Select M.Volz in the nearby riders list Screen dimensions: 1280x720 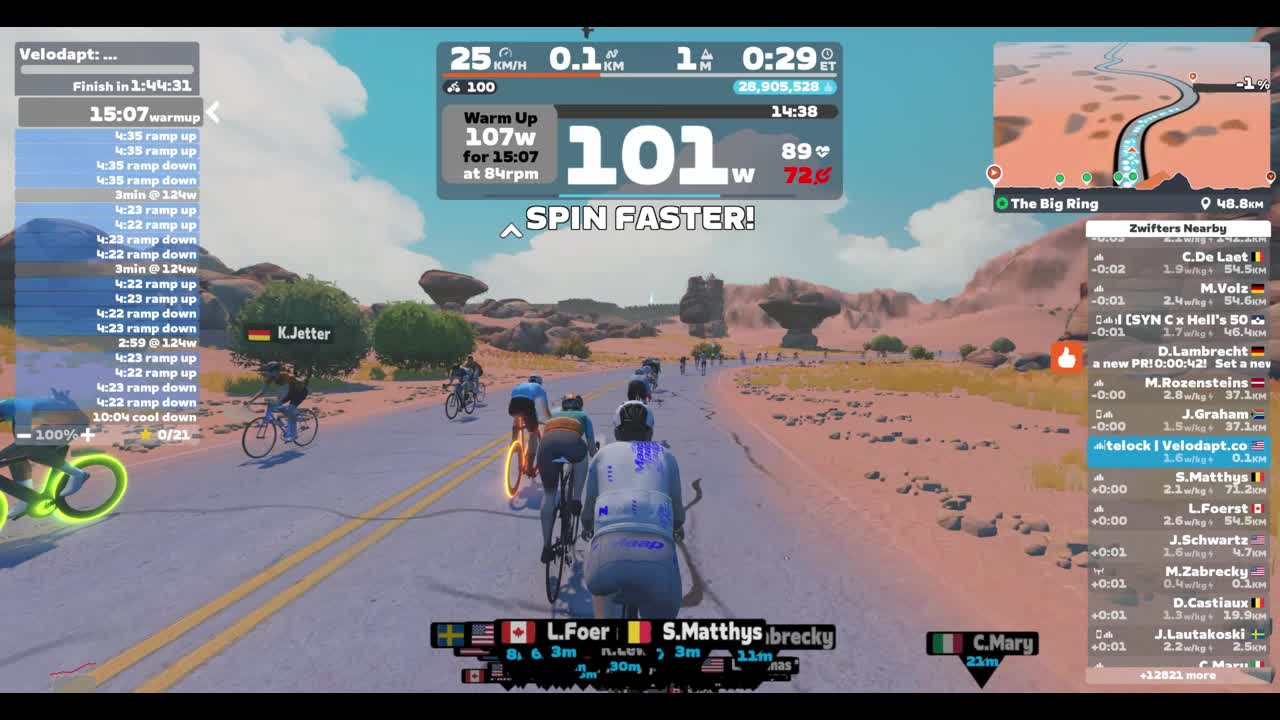pyautogui.click(x=1178, y=294)
